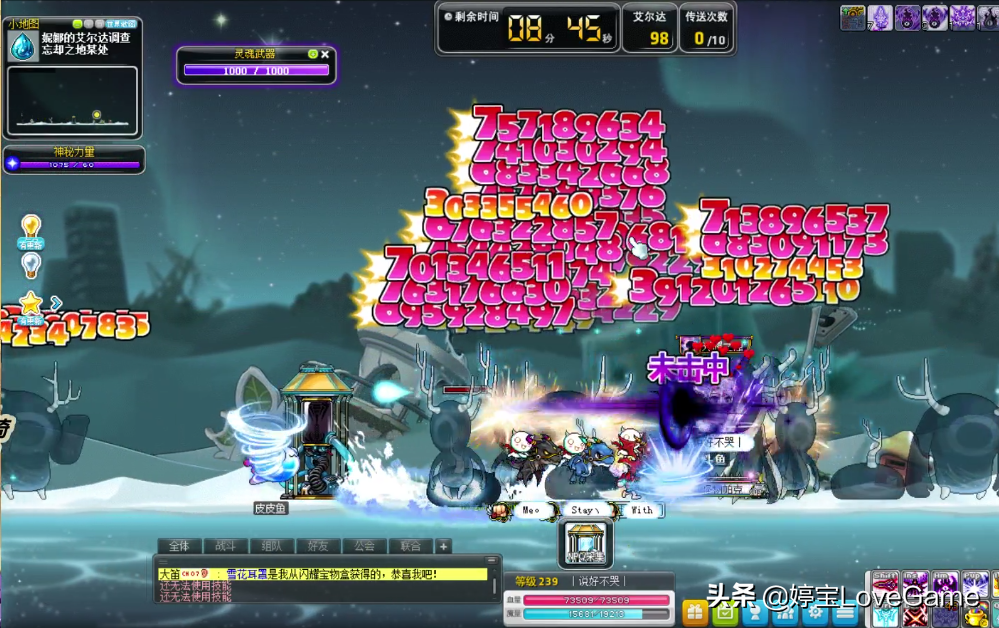Select the 组队 party chat tab
Viewport: 999px width, 628px height.
[x=272, y=546]
